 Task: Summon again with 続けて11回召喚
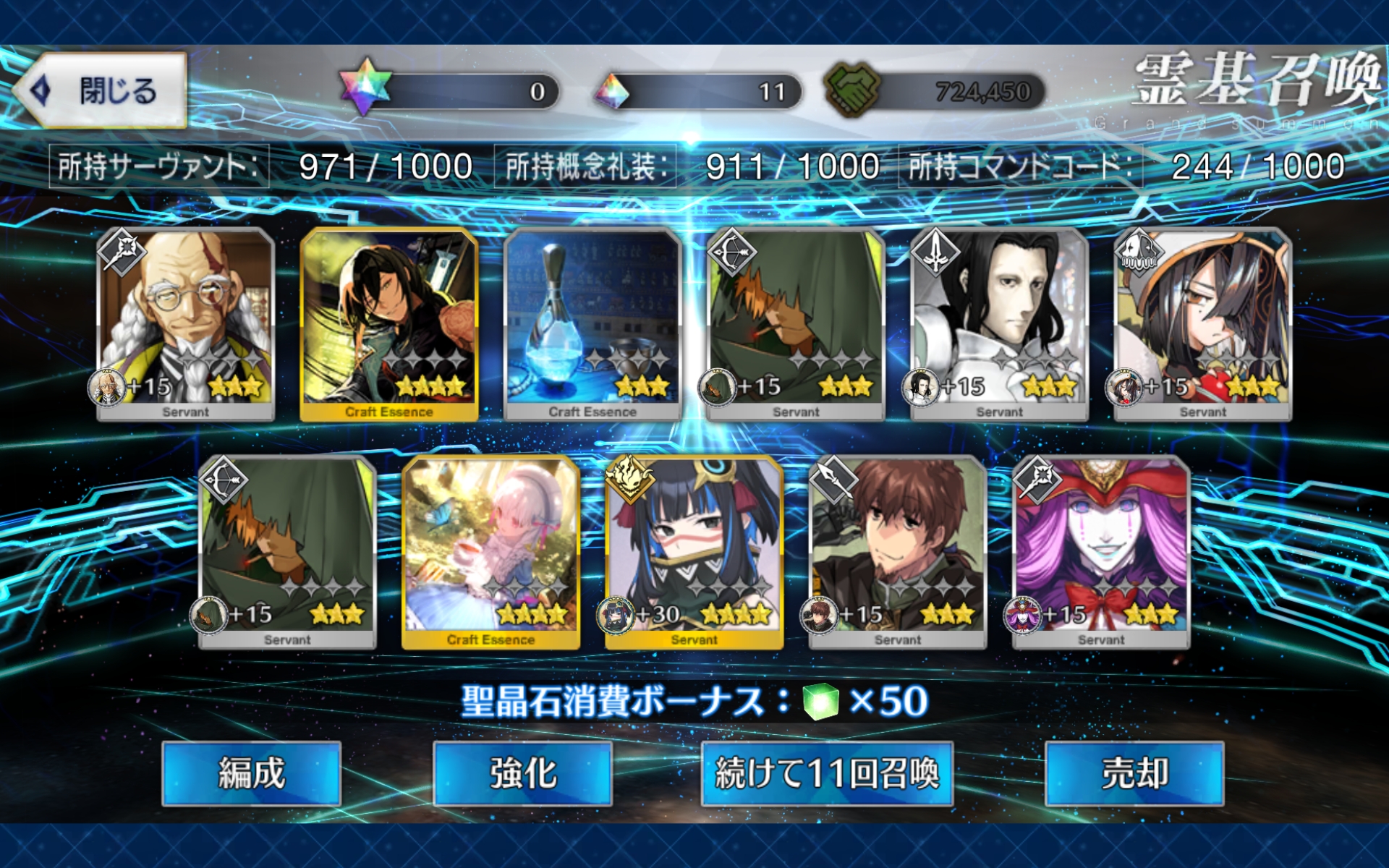[x=827, y=773]
